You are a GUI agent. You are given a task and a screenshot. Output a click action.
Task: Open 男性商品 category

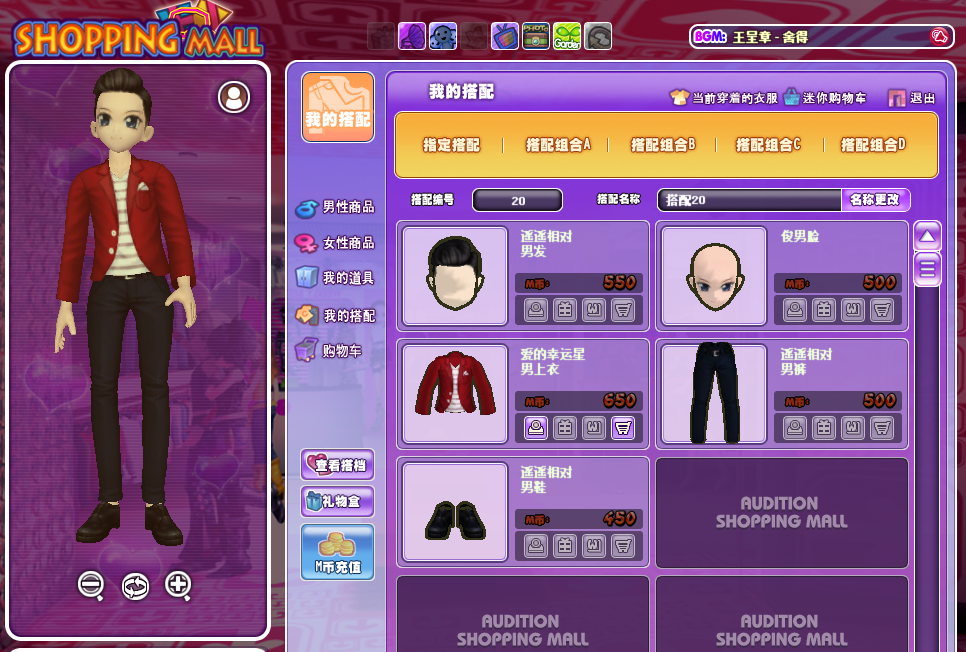(336, 208)
